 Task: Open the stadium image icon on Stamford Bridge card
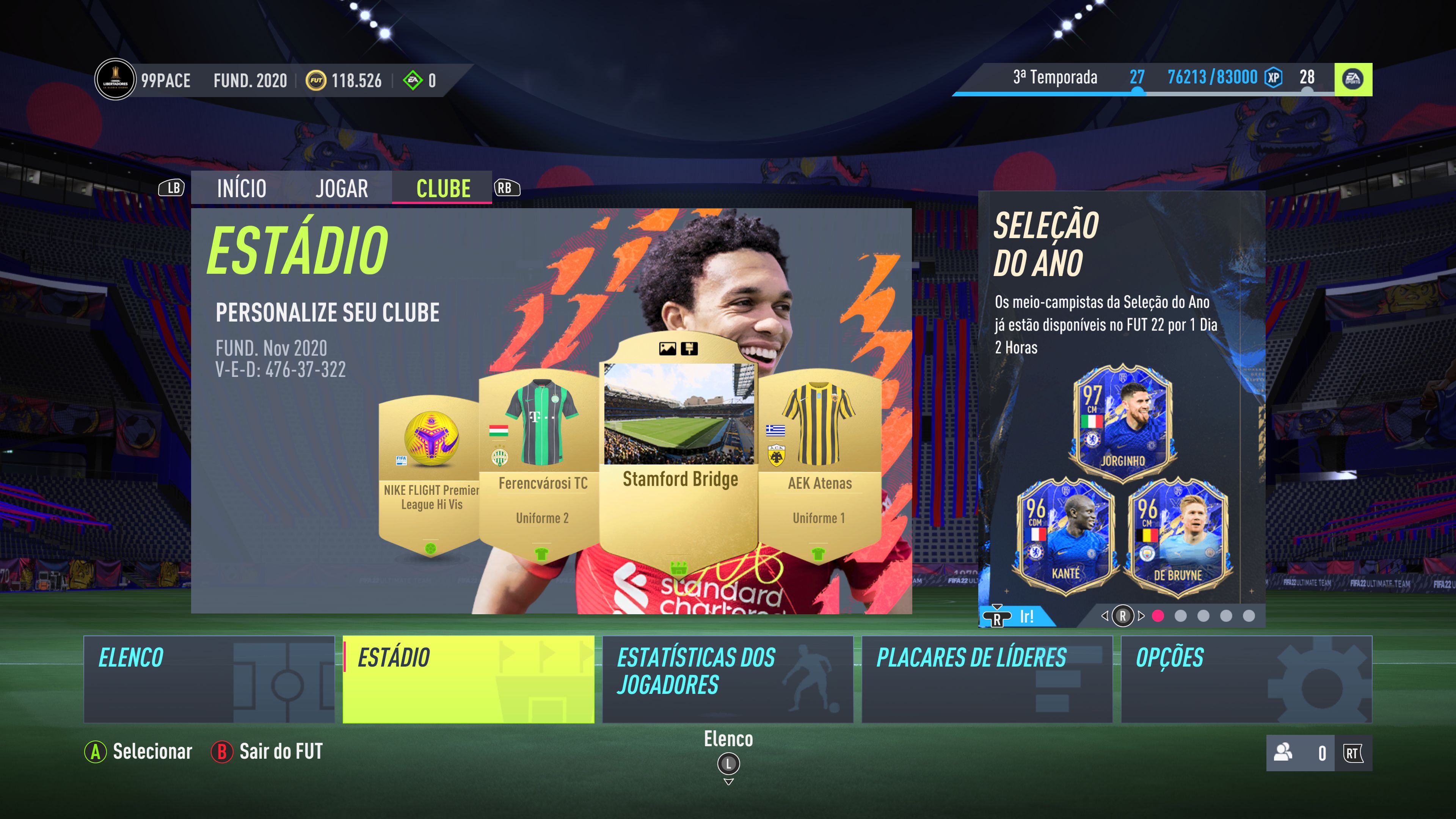coord(667,349)
